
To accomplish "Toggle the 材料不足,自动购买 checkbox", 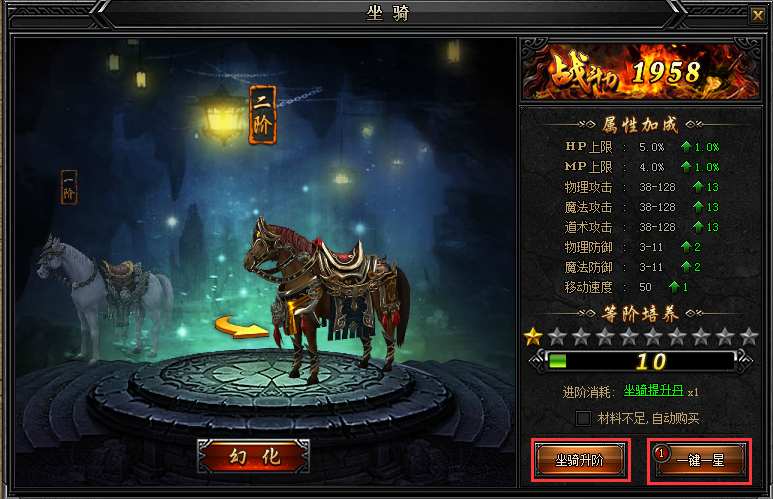I will click(x=584, y=418).
